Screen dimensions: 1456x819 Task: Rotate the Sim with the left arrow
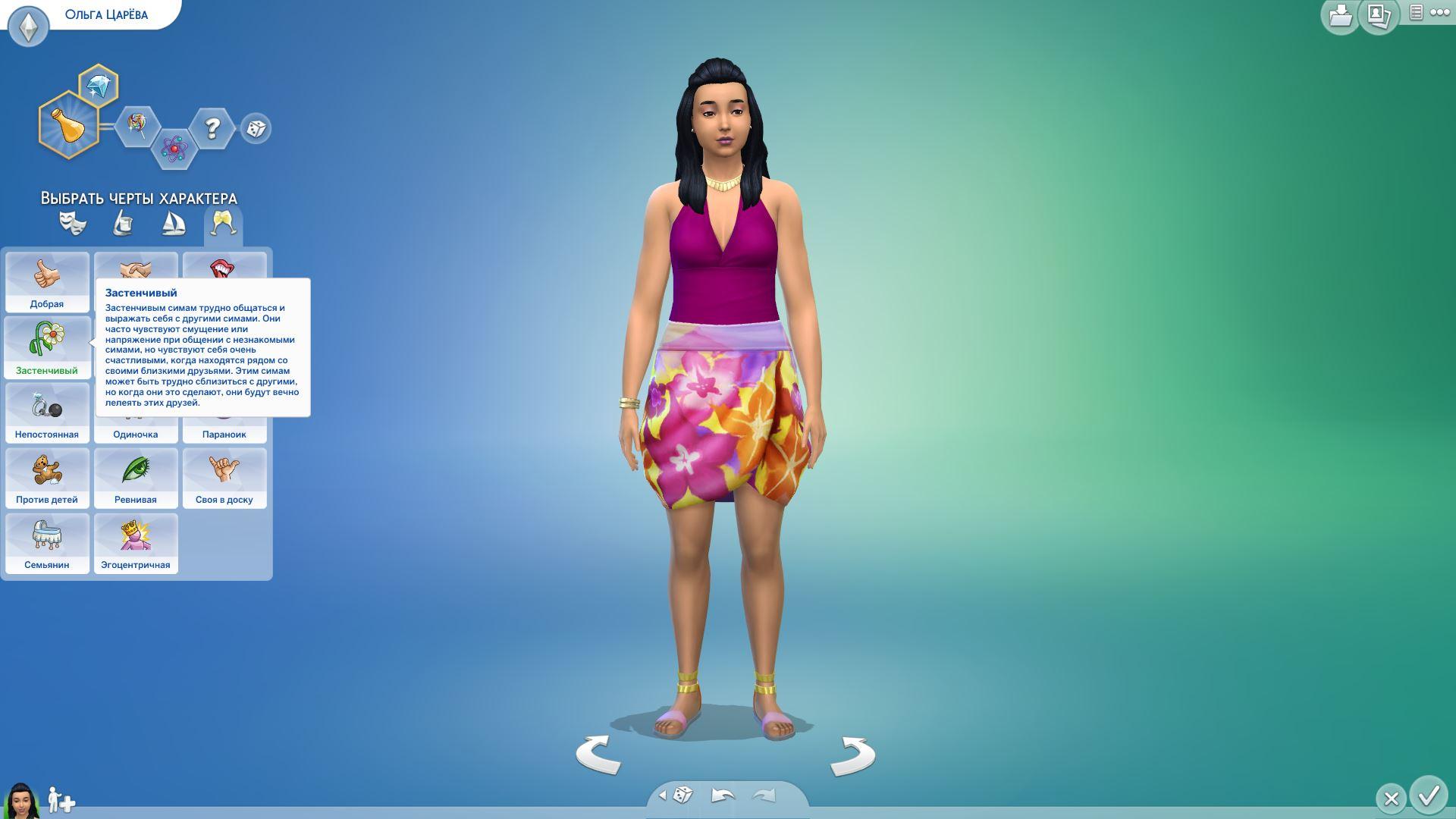[598, 755]
